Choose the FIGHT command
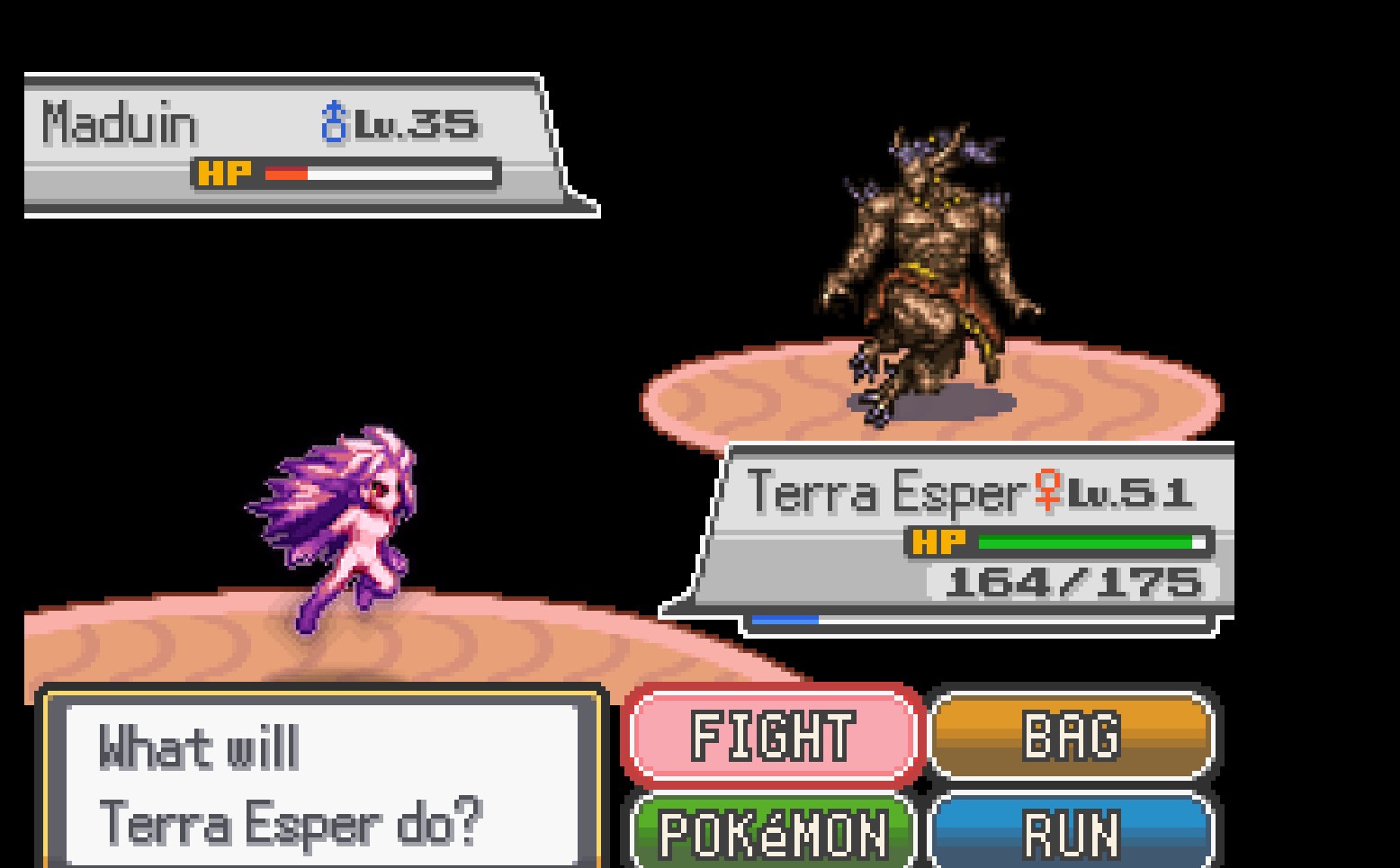Screen dimensions: 1400x868 [774, 736]
